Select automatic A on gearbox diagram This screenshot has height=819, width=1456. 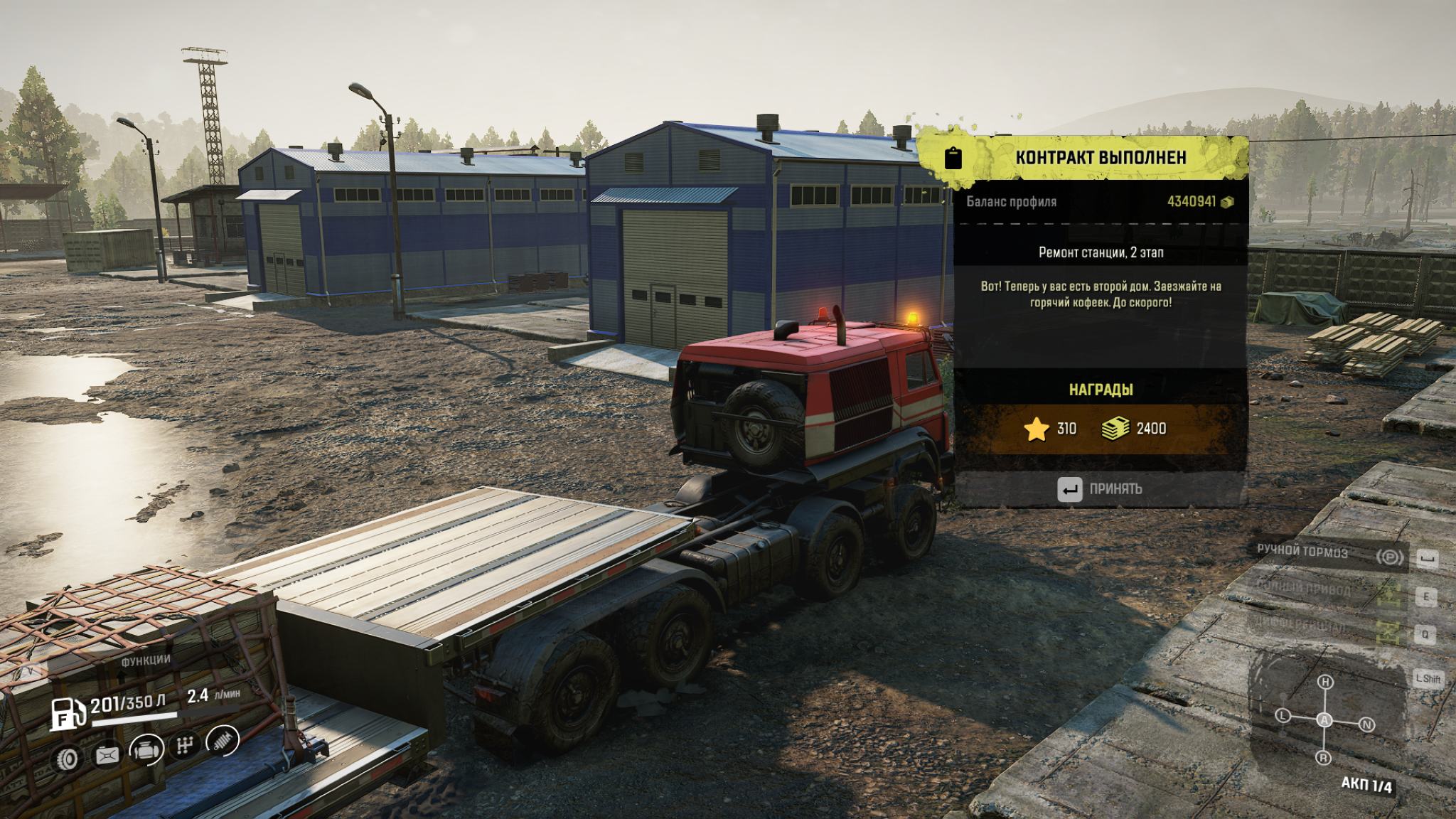coord(1324,720)
